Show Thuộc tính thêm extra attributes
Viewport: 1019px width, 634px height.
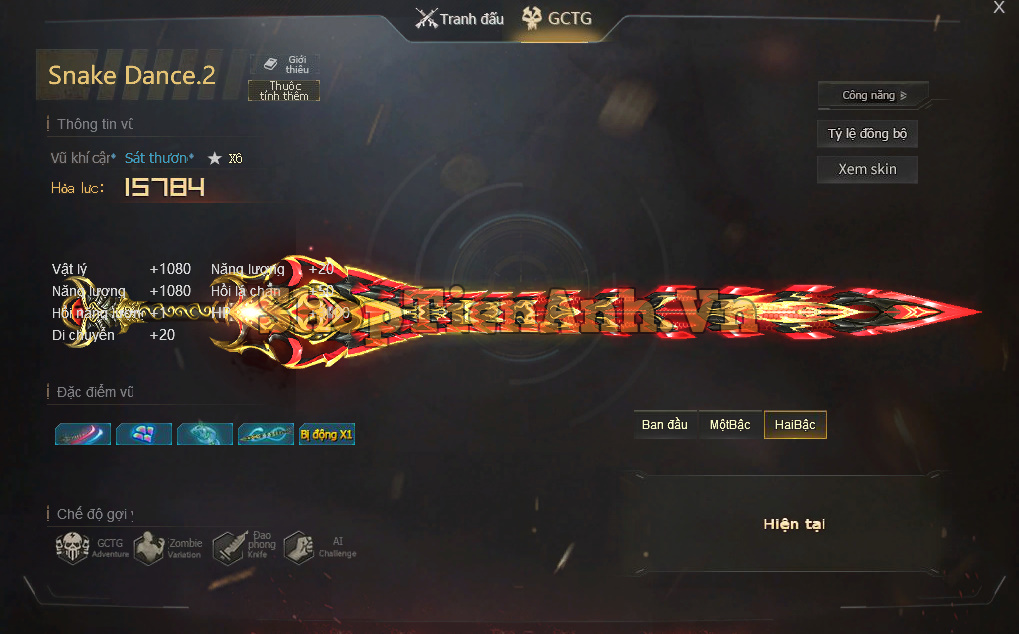pos(284,91)
